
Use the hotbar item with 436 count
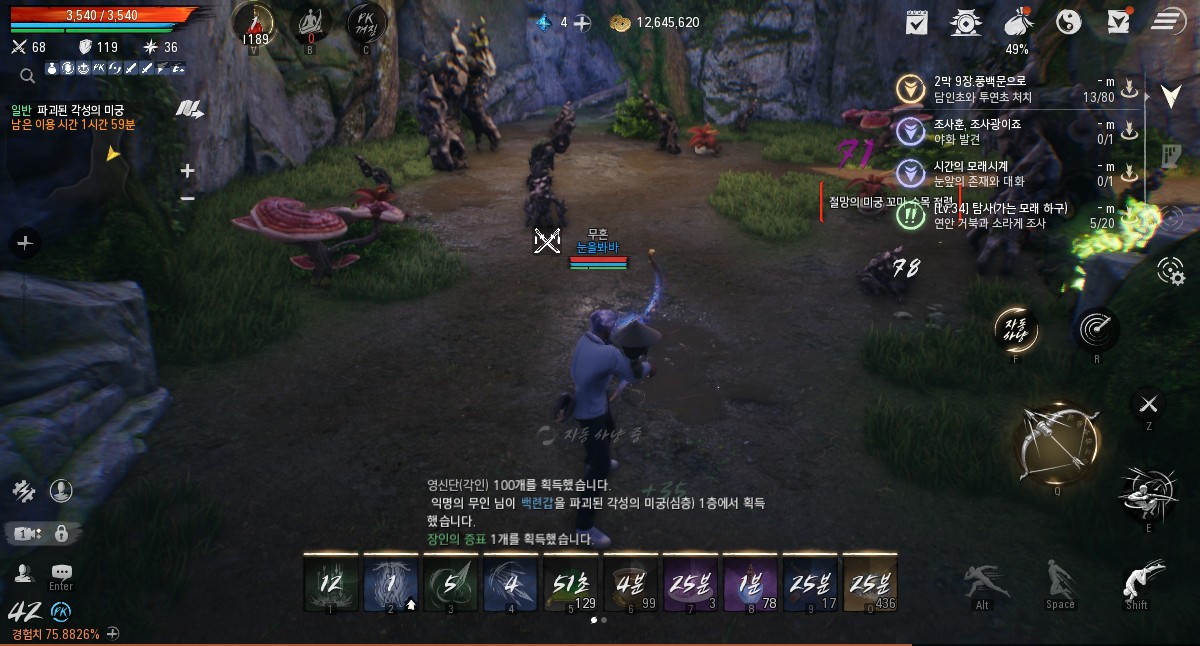870,583
